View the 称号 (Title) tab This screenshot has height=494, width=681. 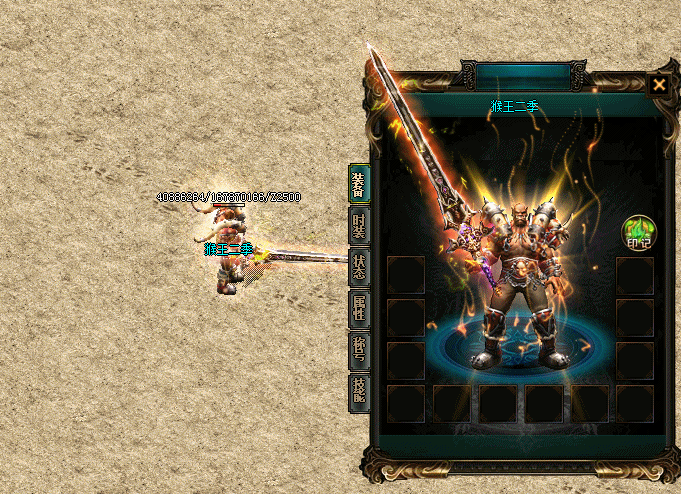point(359,351)
